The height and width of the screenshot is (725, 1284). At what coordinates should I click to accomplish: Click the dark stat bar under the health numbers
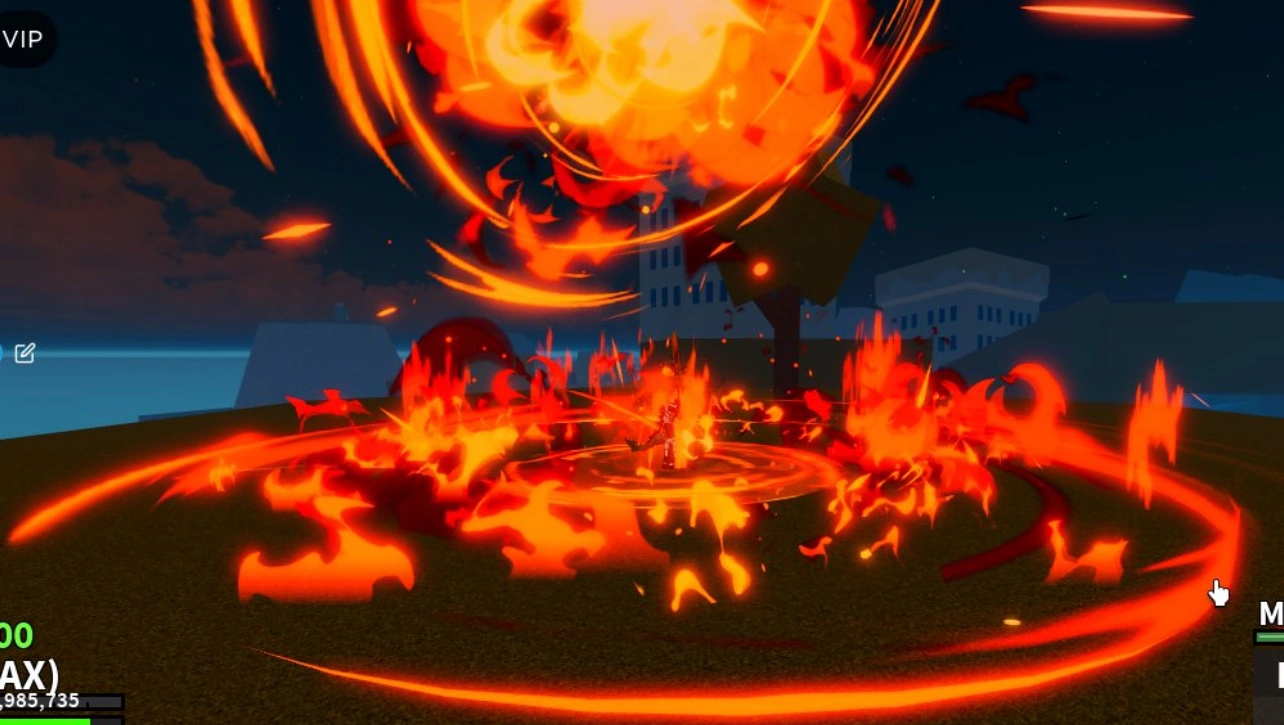(x=100, y=702)
